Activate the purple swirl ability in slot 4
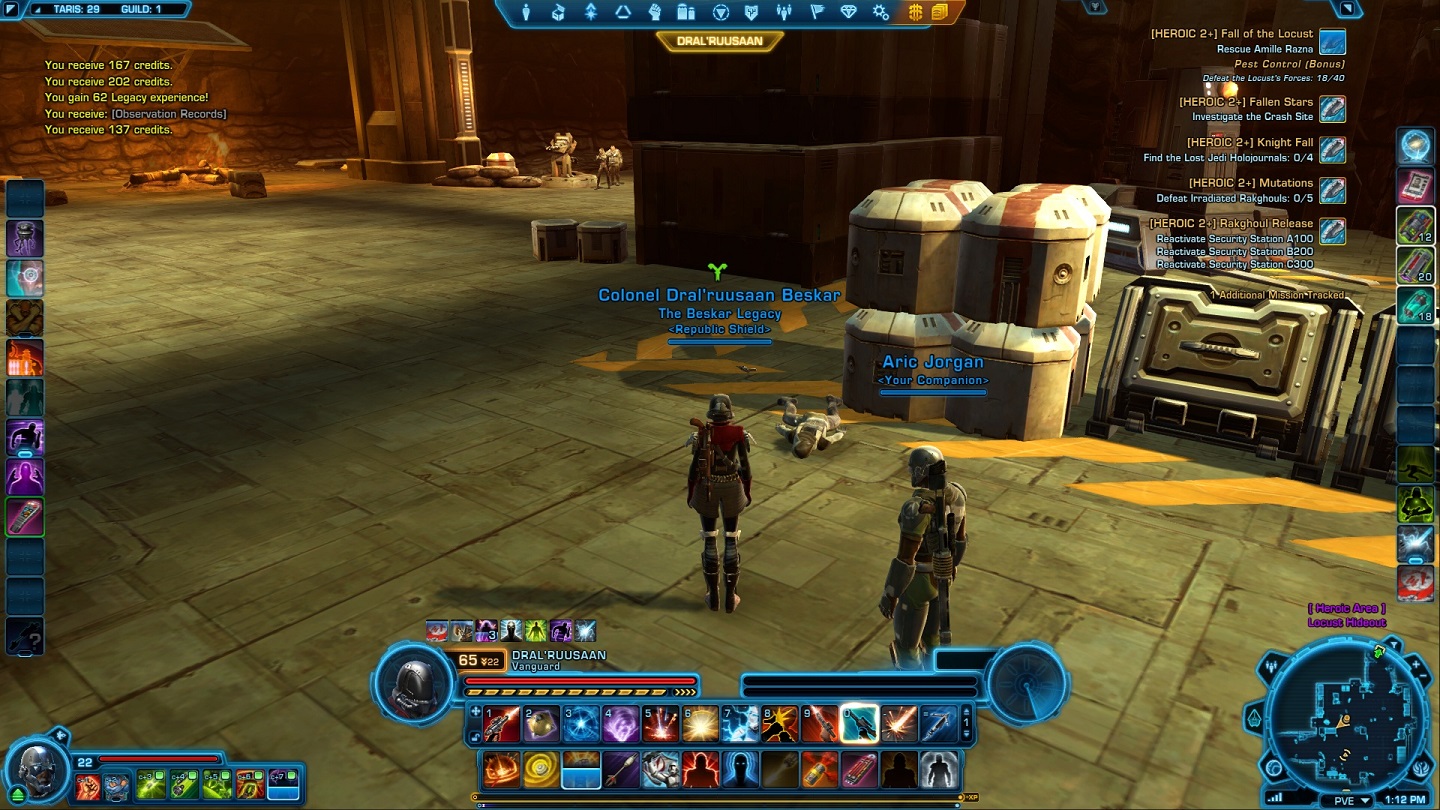The image size is (1440, 810). click(x=619, y=724)
